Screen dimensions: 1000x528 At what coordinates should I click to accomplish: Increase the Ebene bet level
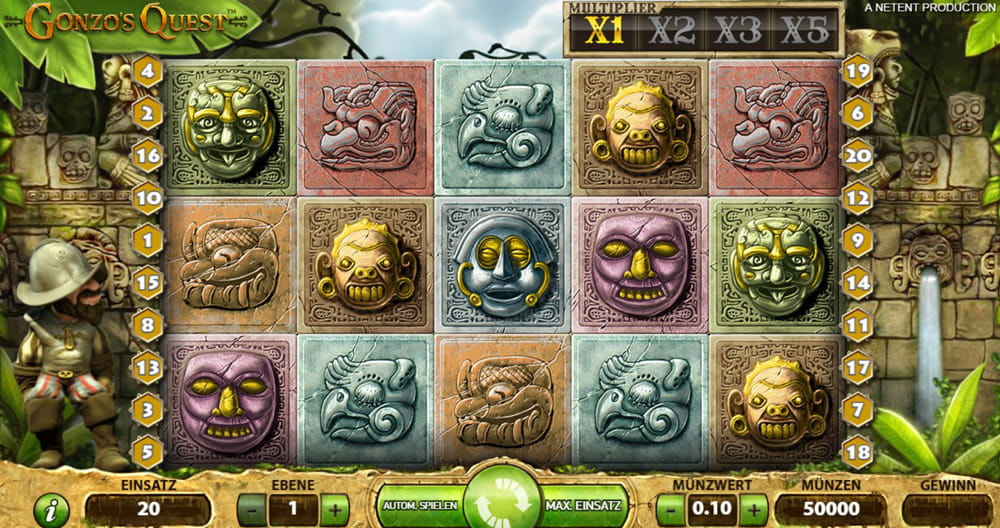(334, 509)
